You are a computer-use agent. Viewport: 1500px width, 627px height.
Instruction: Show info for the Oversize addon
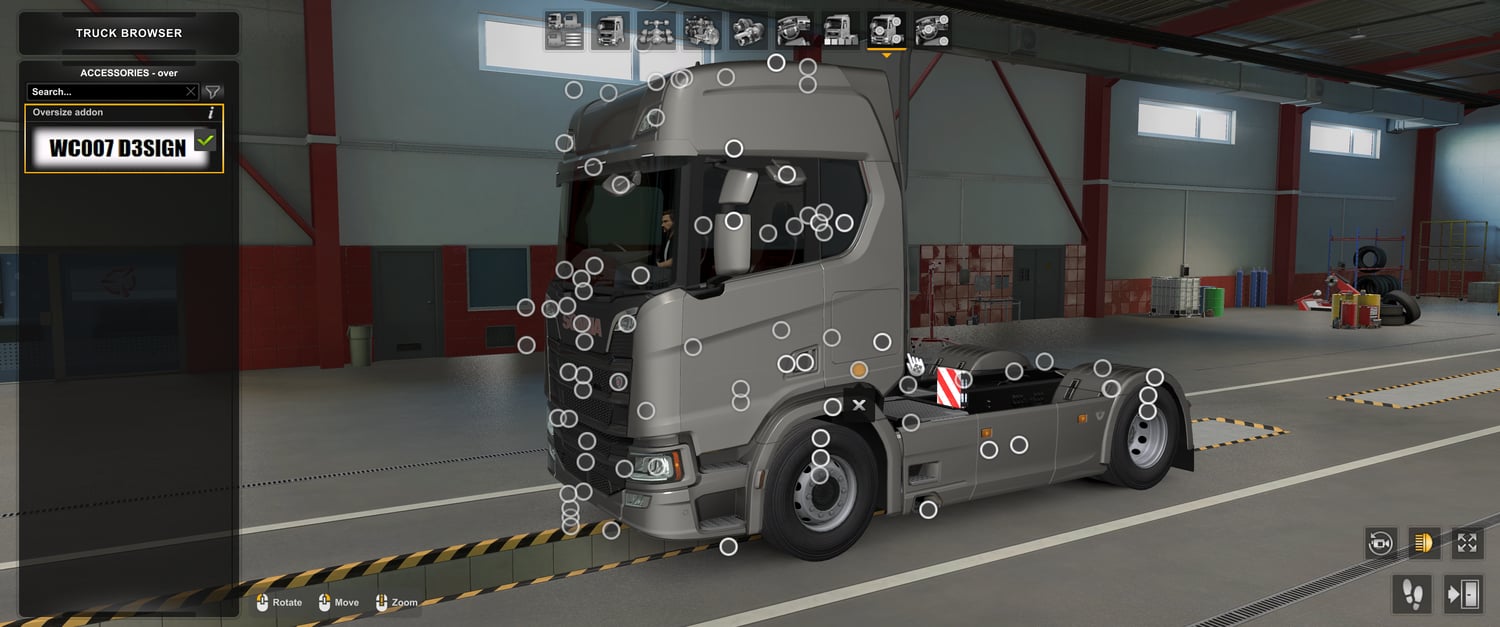point(211,113)
